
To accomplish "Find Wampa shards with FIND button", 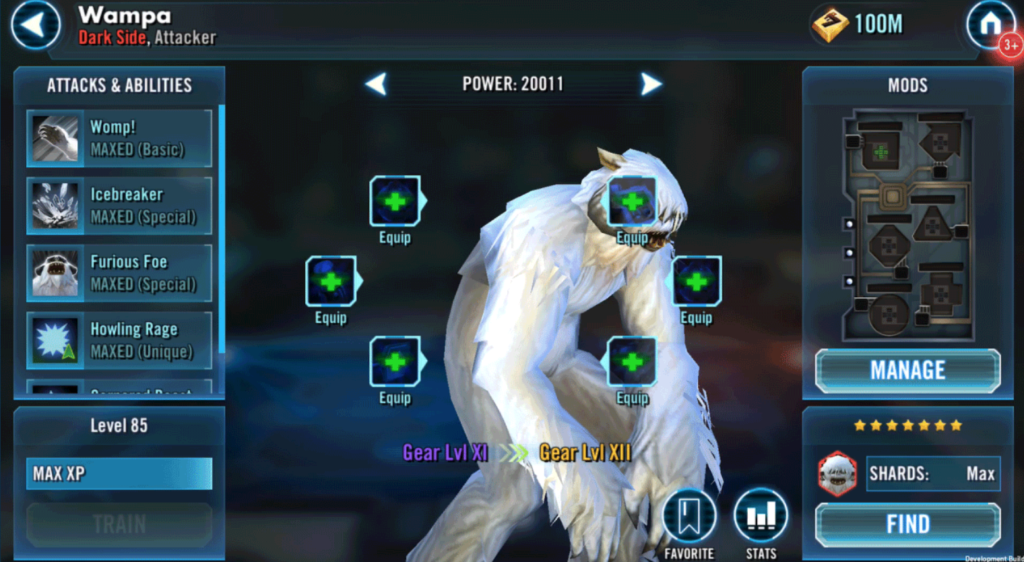I will [x=907, y=524].
